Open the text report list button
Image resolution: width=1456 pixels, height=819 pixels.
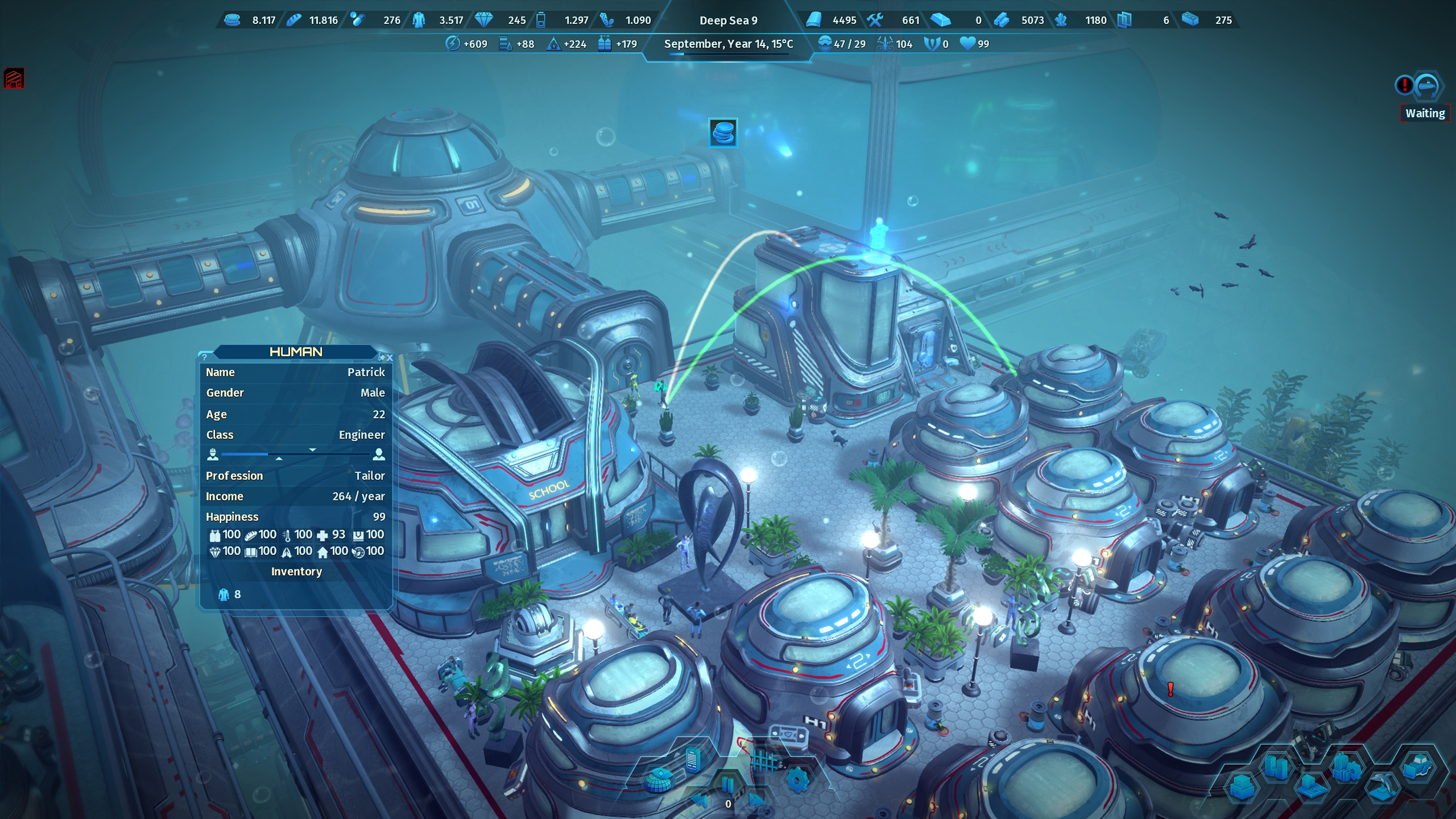pos(692,759)
